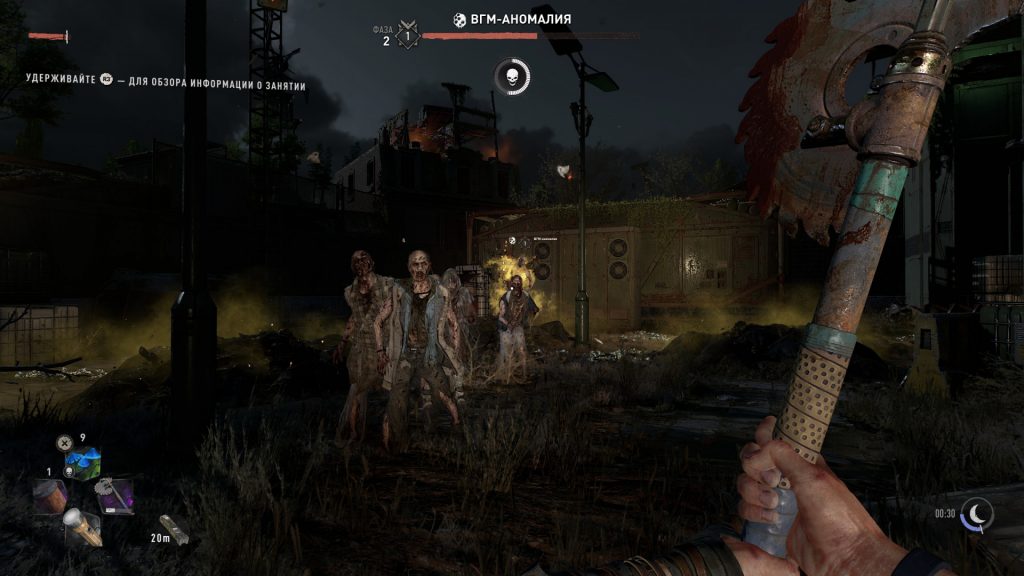
Task: Select the flashlight slot
Action: 82,526
